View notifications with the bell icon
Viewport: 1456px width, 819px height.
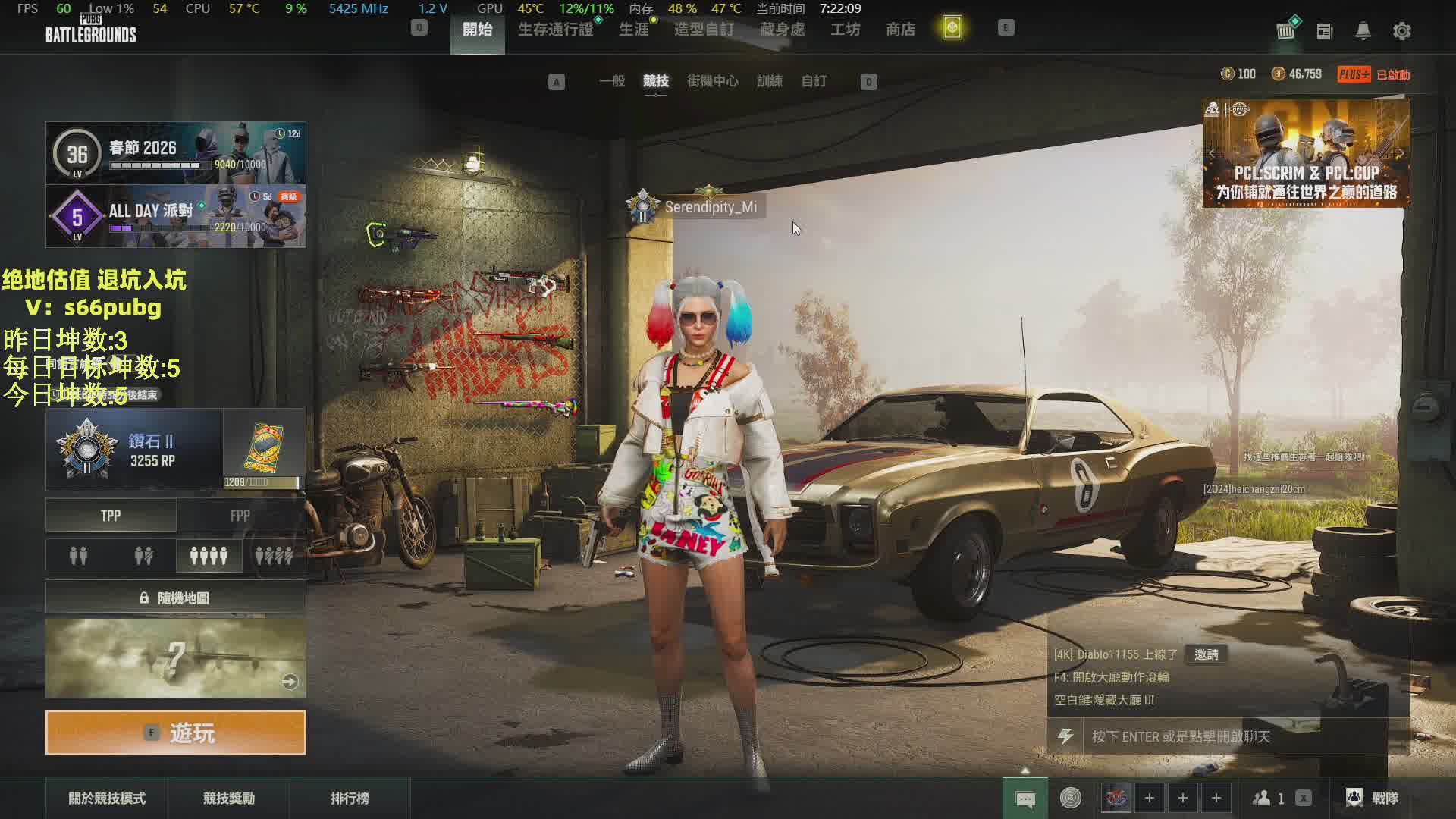pyautogui.click(x=1363, y=31)
